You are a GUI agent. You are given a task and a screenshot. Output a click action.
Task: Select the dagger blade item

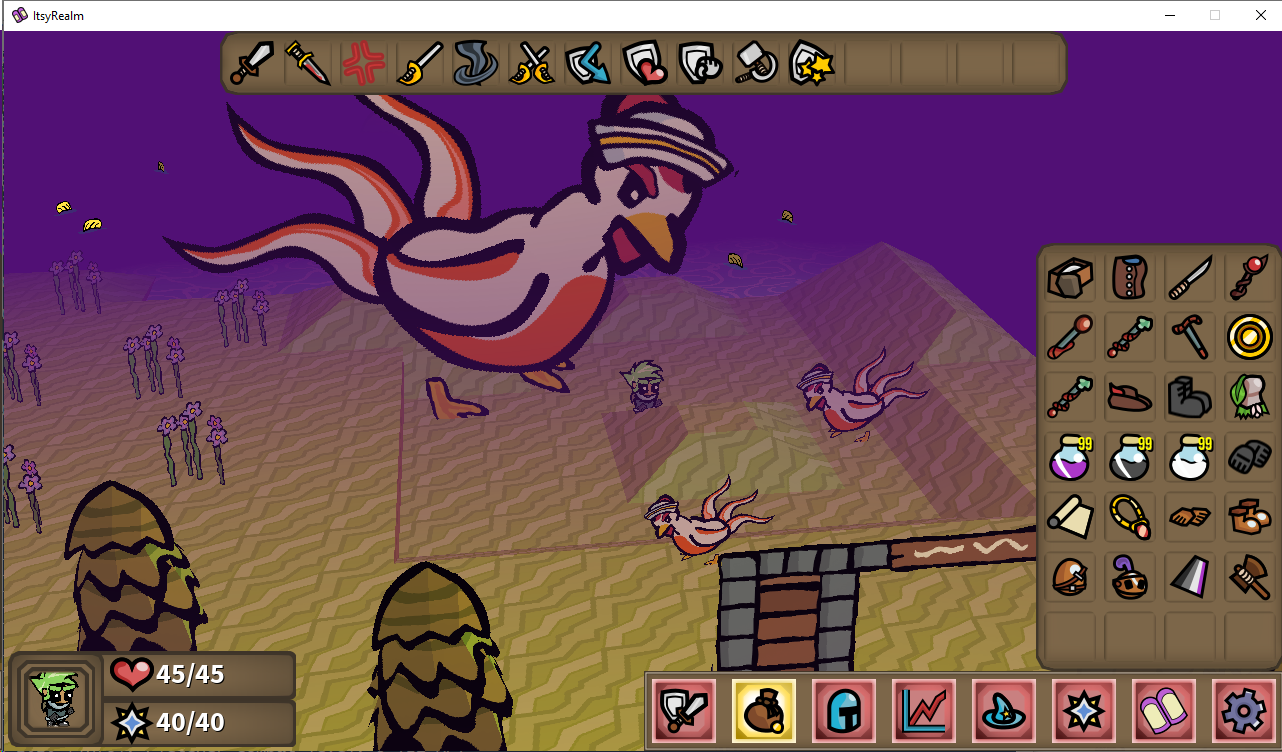[x=1190, y=278]
